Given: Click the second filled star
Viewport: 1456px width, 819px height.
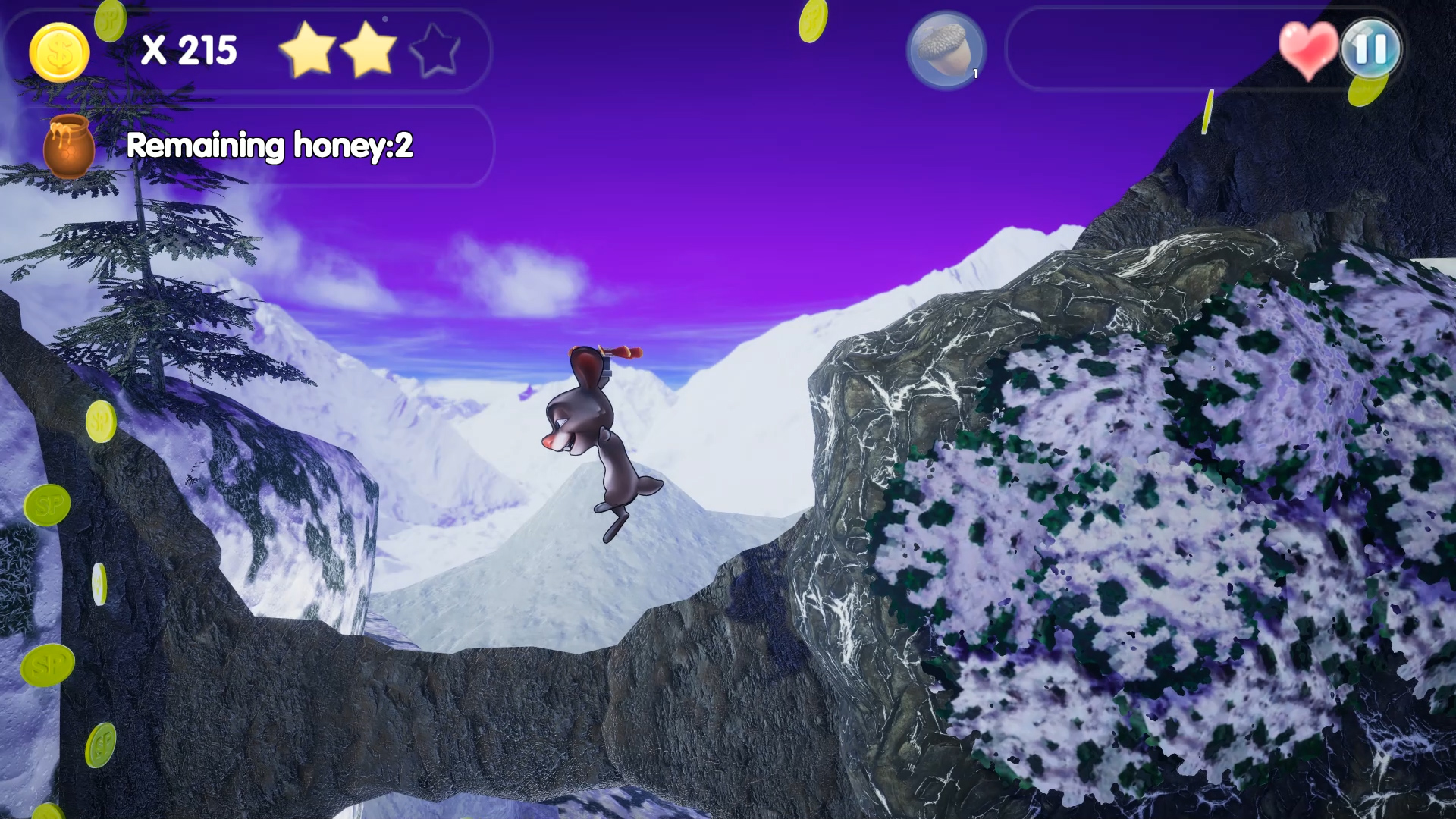Looking at the screenshot, I should pos(369,51).
